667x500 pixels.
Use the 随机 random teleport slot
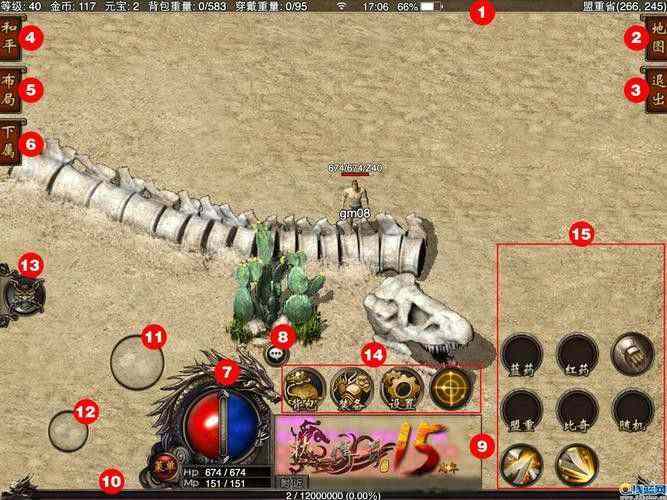[x=631, y=407]
